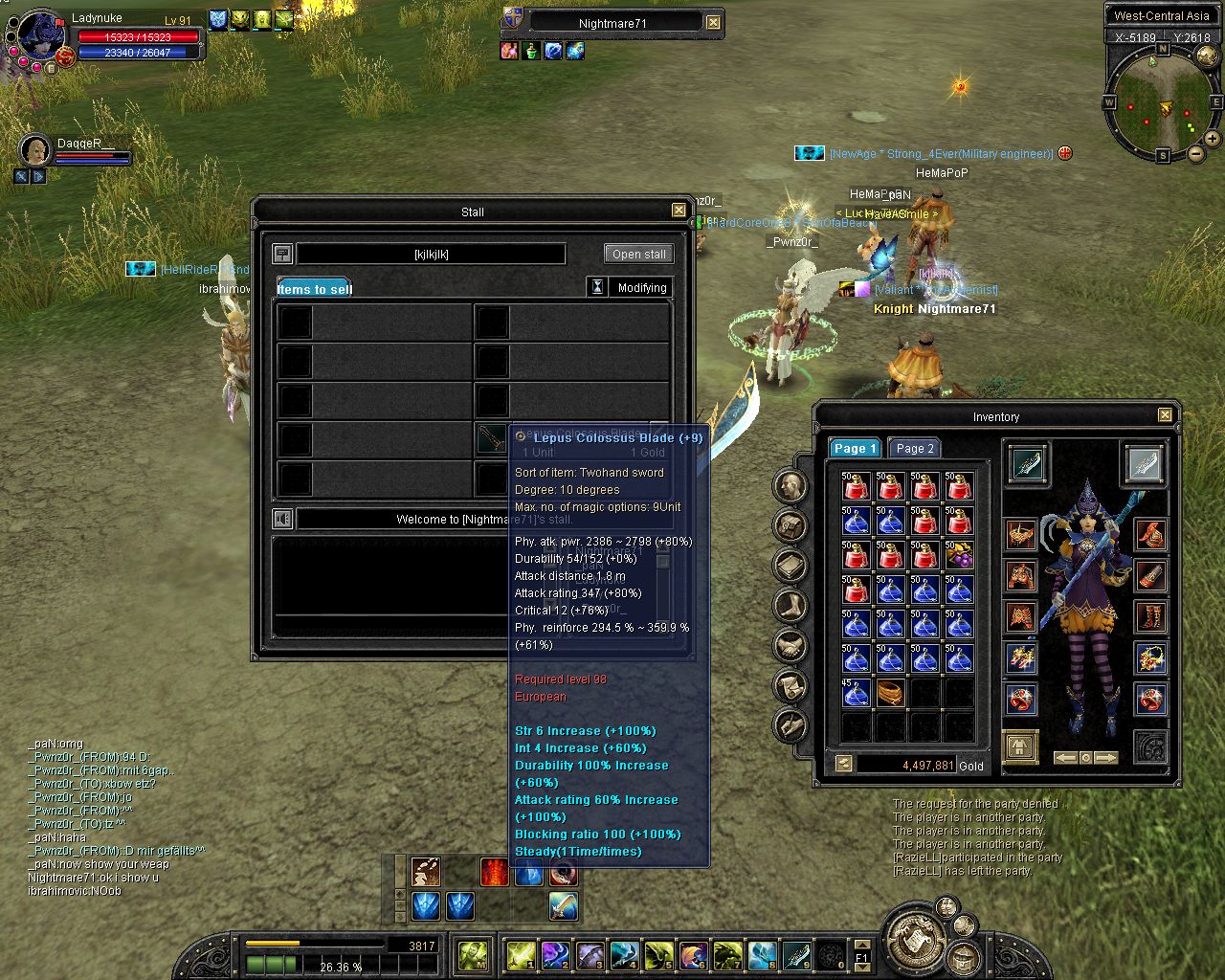1225x980 pixels.
Task: Select the twohand sword in the stall slot
Action: tap(492, 438)
